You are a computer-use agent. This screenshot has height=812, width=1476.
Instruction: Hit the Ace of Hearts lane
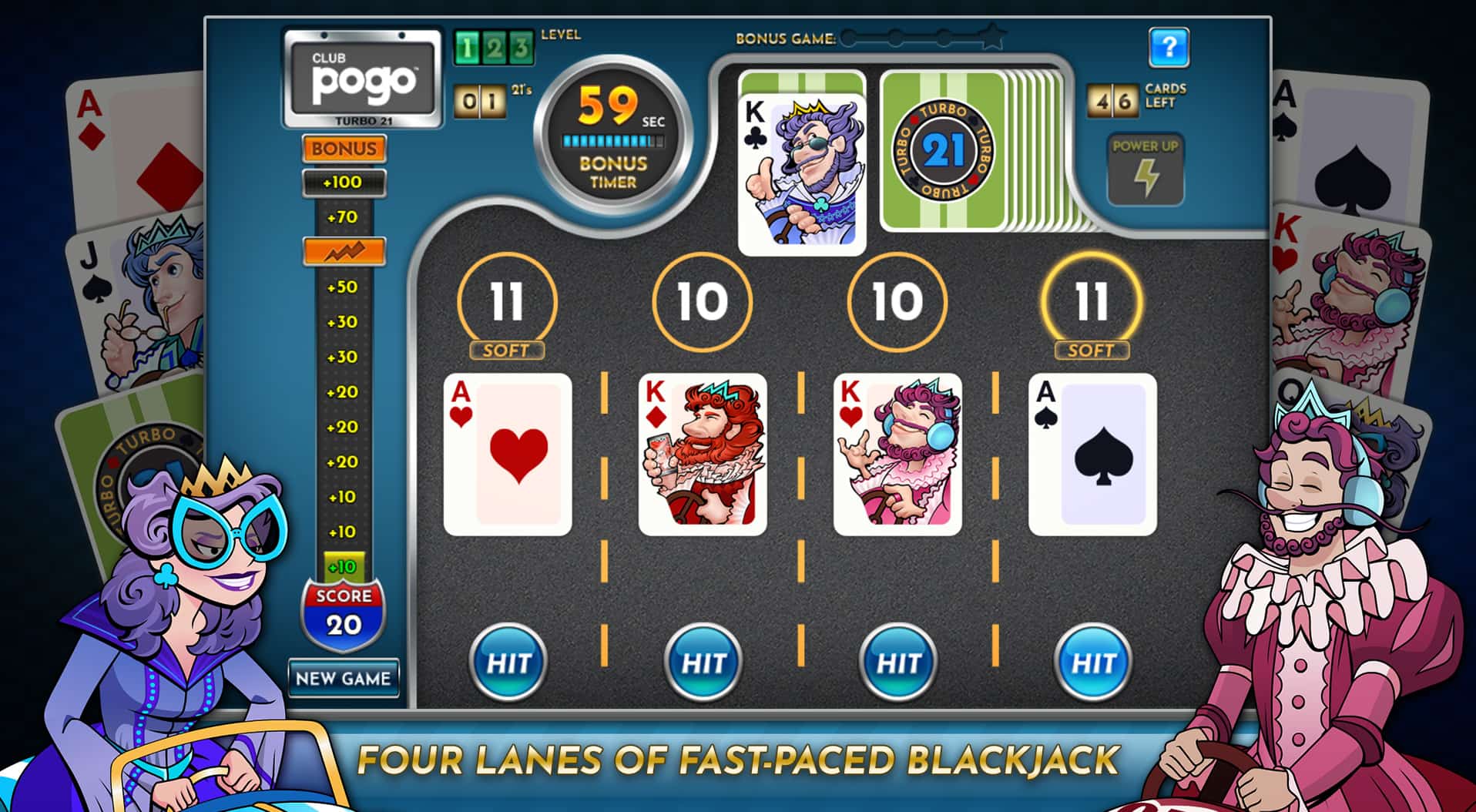[x=508, y=661]
